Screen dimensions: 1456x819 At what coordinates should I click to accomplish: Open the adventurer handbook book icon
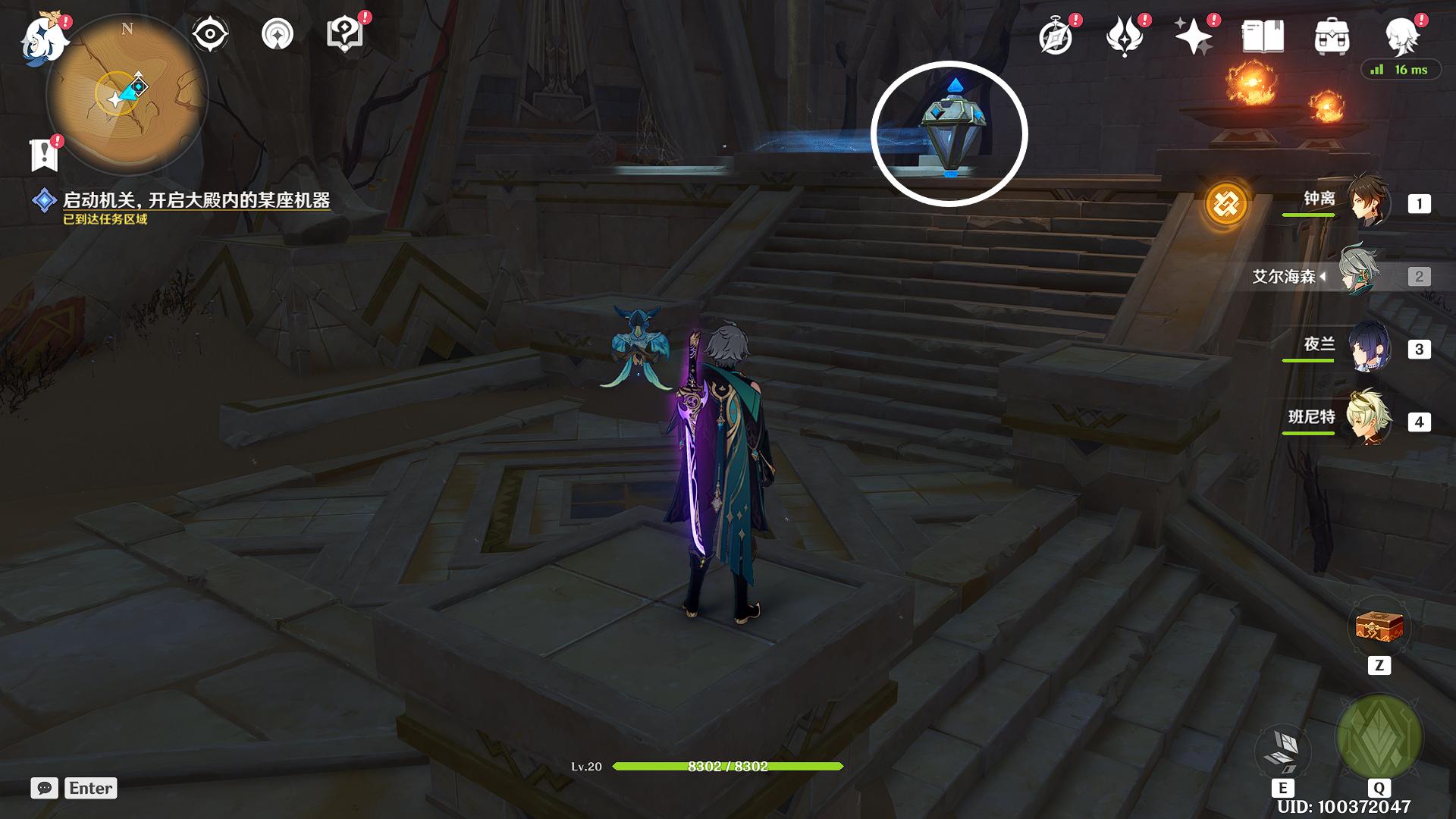pyautogui.click(x=1263, y=36)
